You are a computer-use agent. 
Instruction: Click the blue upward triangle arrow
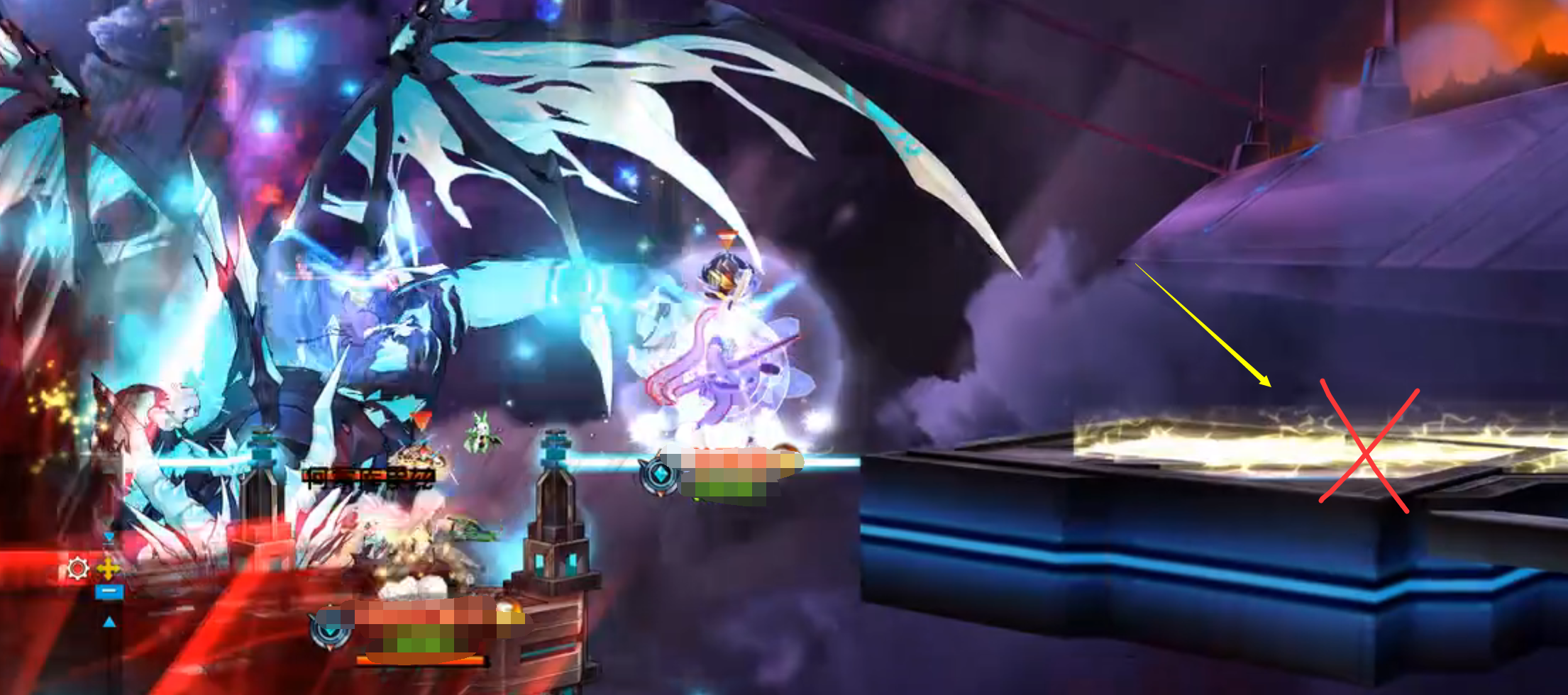click(109, 622)
